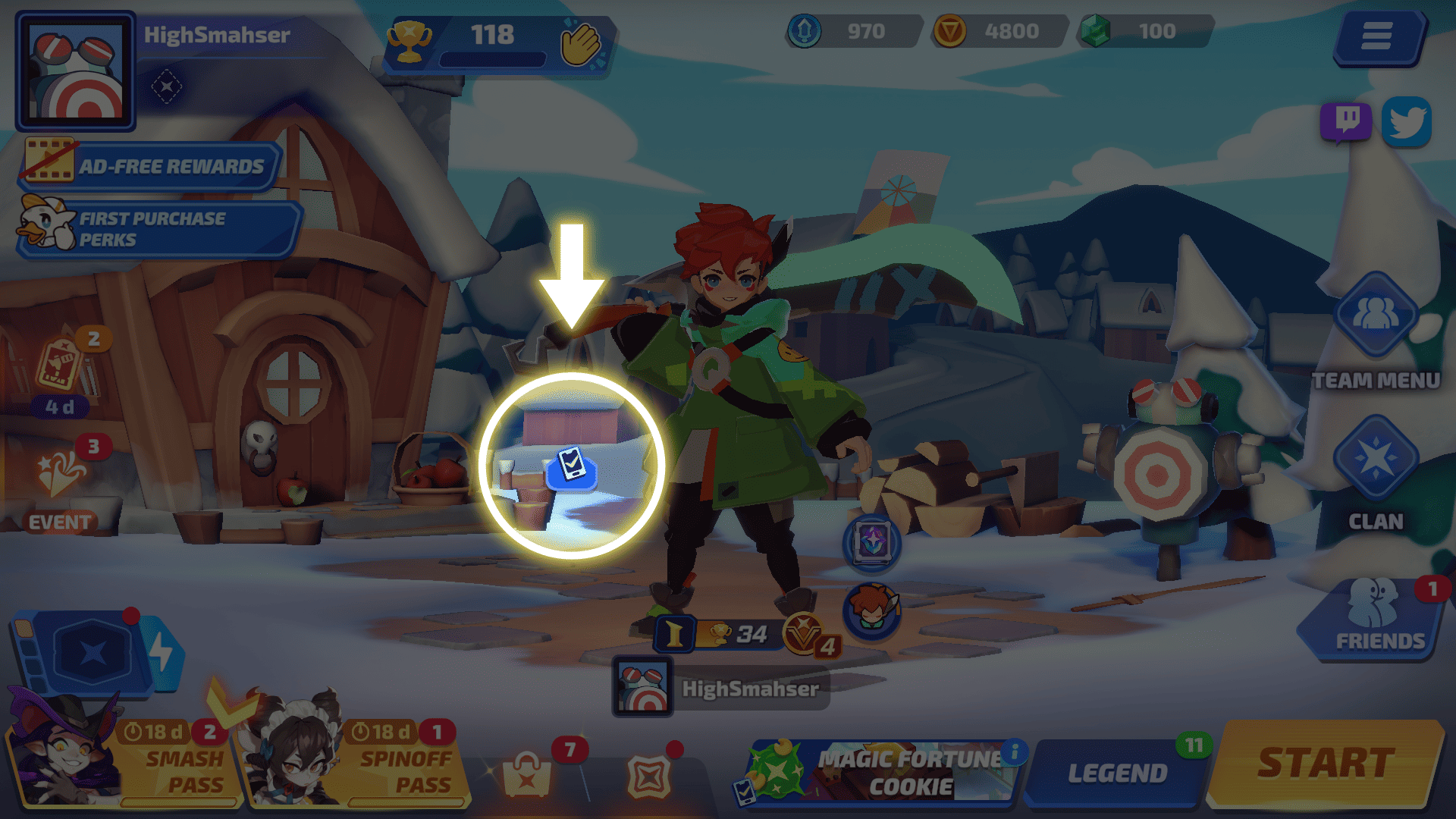Open First Purchase Perks banner

point(159,228)
